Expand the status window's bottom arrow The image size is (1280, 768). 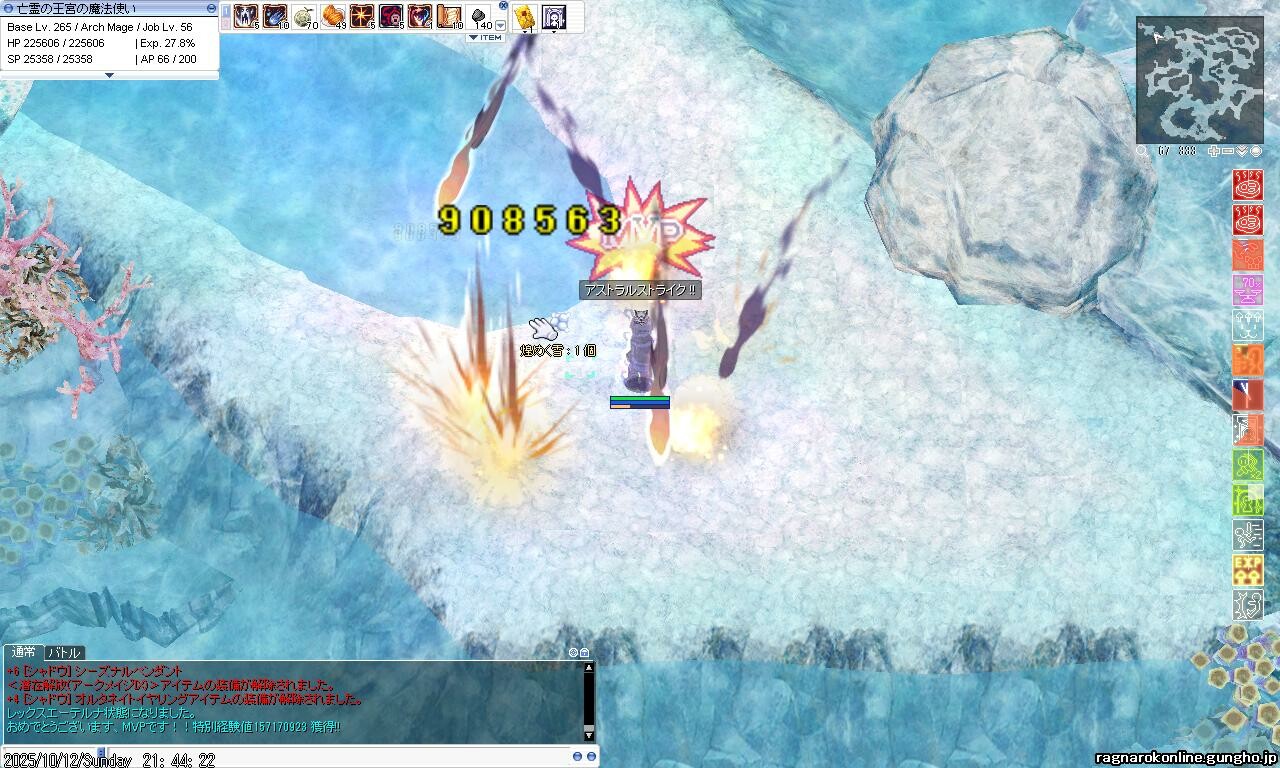pyautogui.click(x=109, y=75)
